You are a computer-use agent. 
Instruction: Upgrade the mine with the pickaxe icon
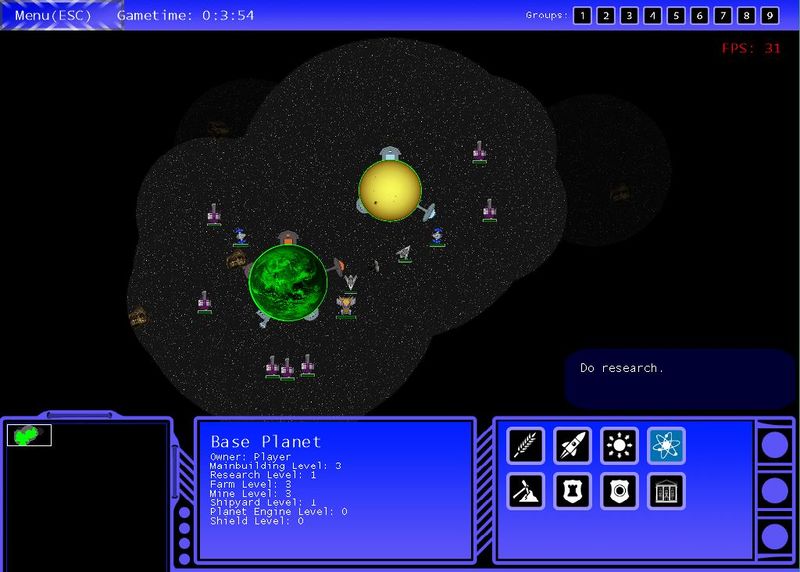click(525, 491)
